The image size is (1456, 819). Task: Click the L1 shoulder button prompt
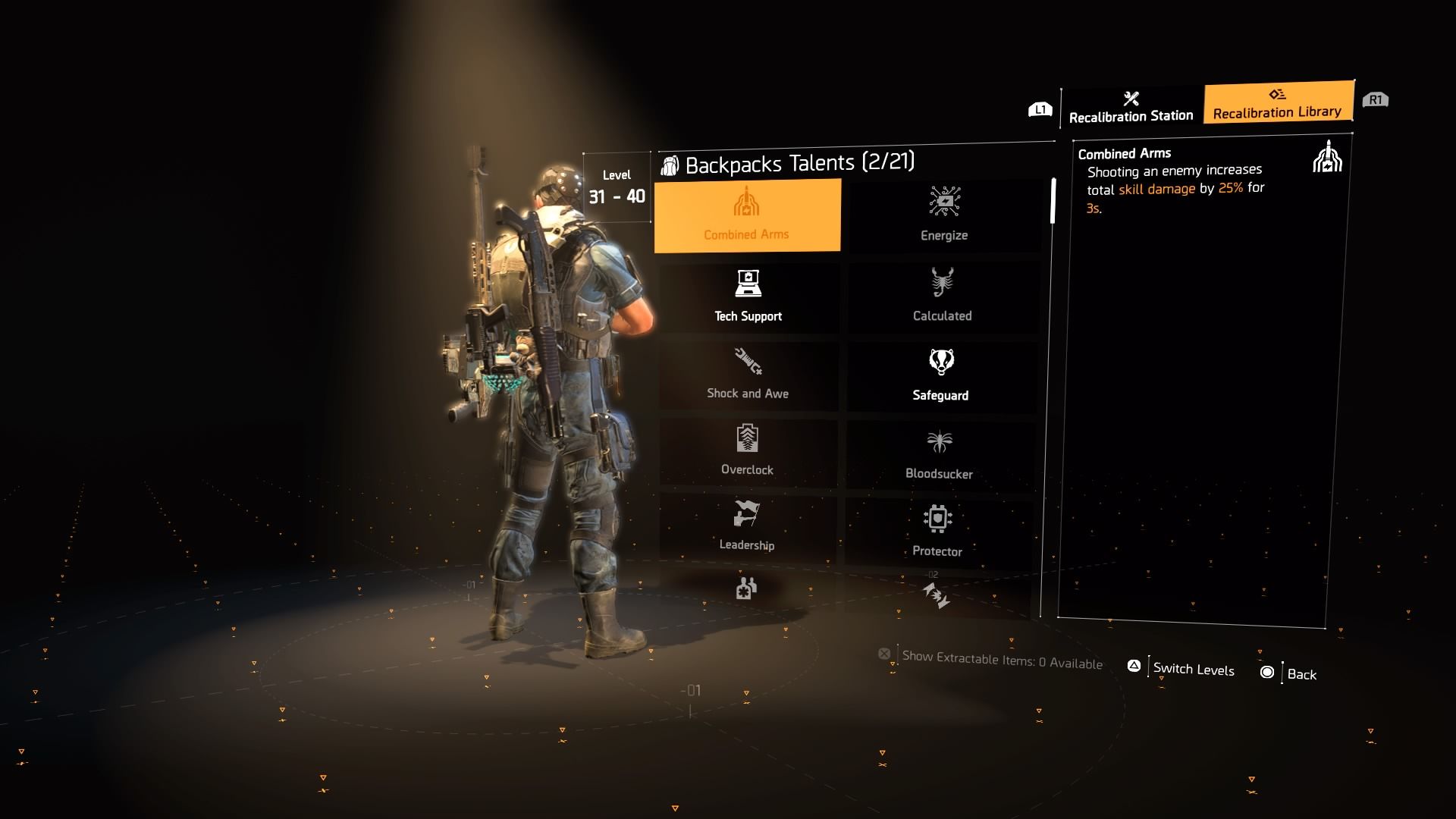point(1040,108)
